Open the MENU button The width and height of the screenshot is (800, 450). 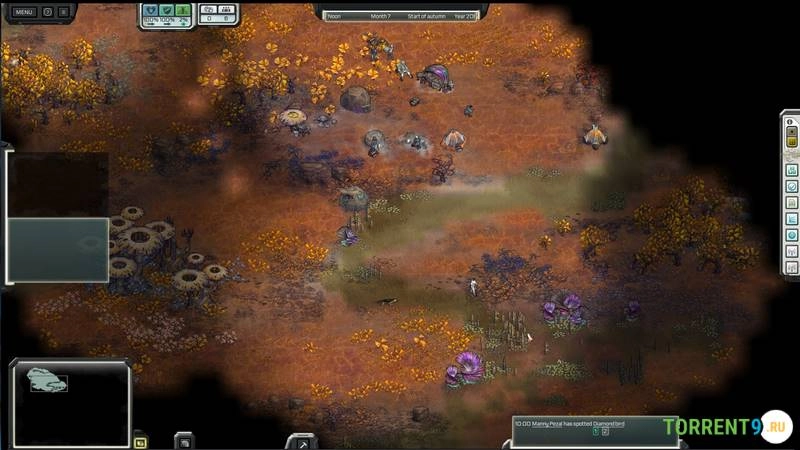24,12
